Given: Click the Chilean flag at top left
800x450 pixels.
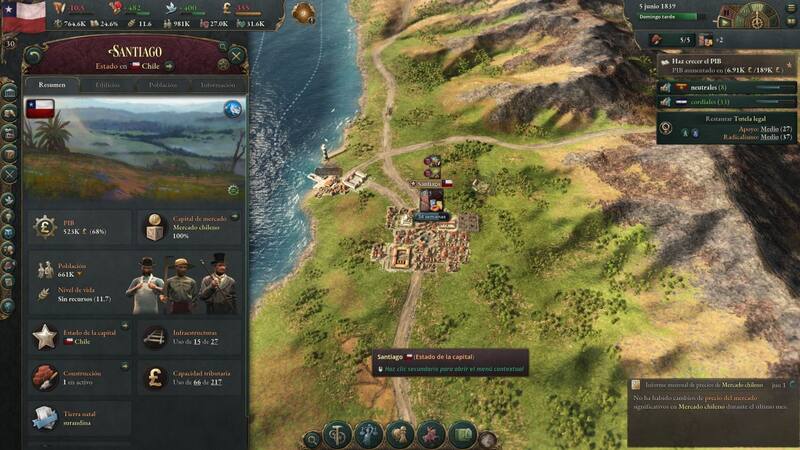Looking at the screenshot, I should (x=24, y=13).
